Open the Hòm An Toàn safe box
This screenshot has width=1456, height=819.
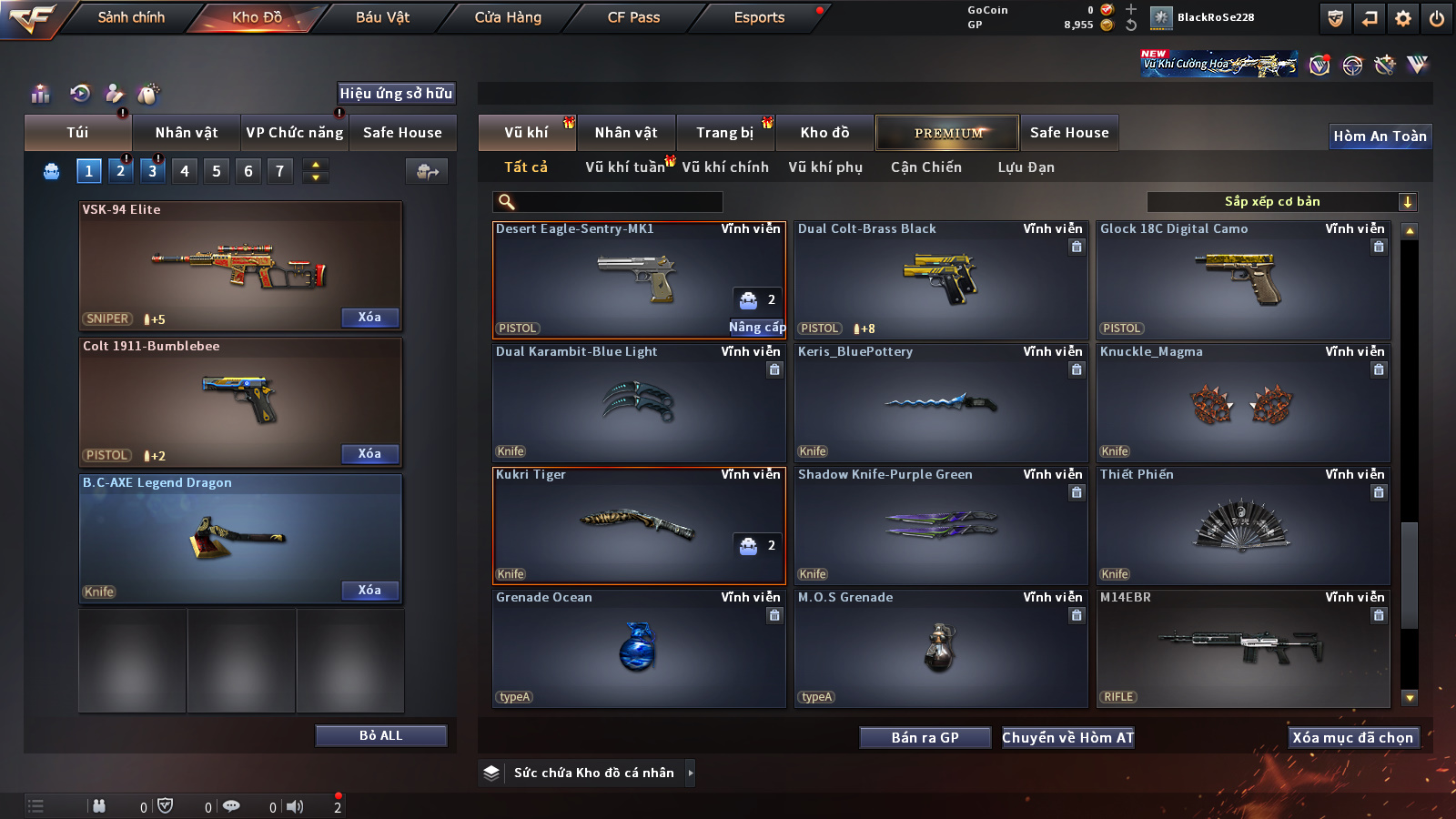point(1380,136)
